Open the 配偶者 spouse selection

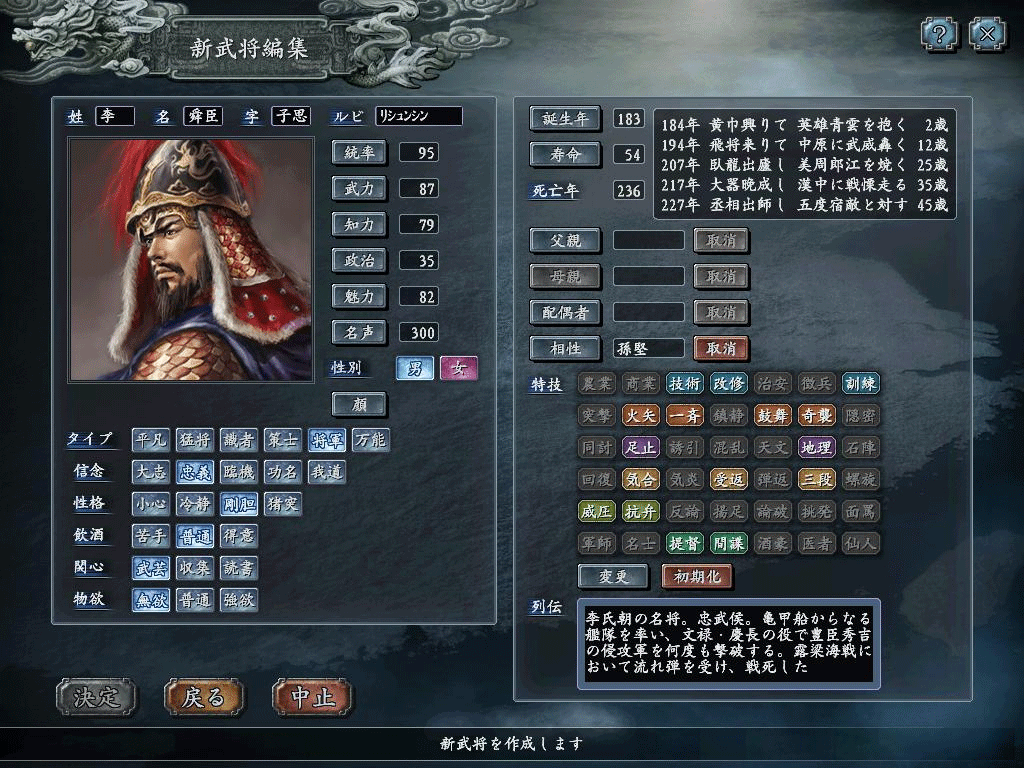click(565, 312)
